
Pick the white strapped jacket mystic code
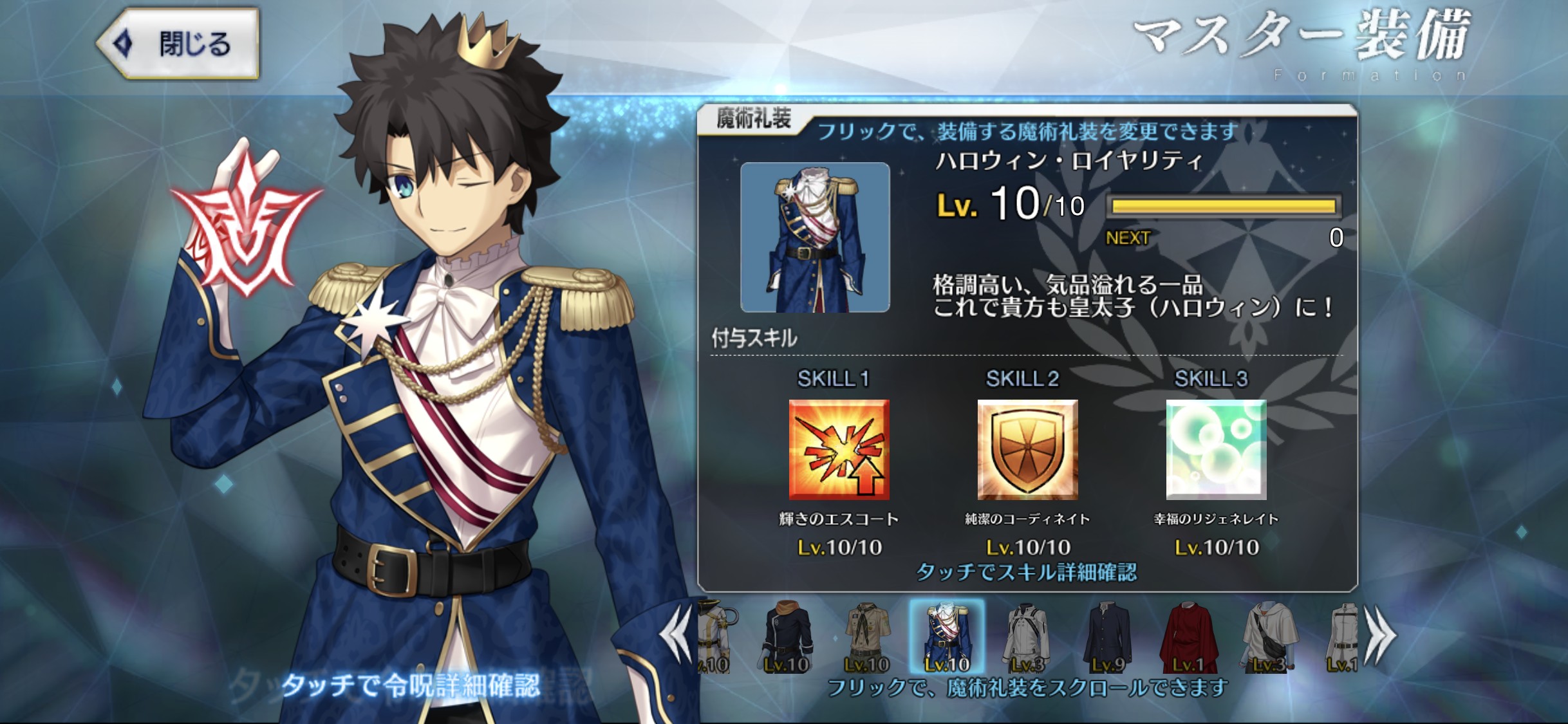(x=1027, y=637)
